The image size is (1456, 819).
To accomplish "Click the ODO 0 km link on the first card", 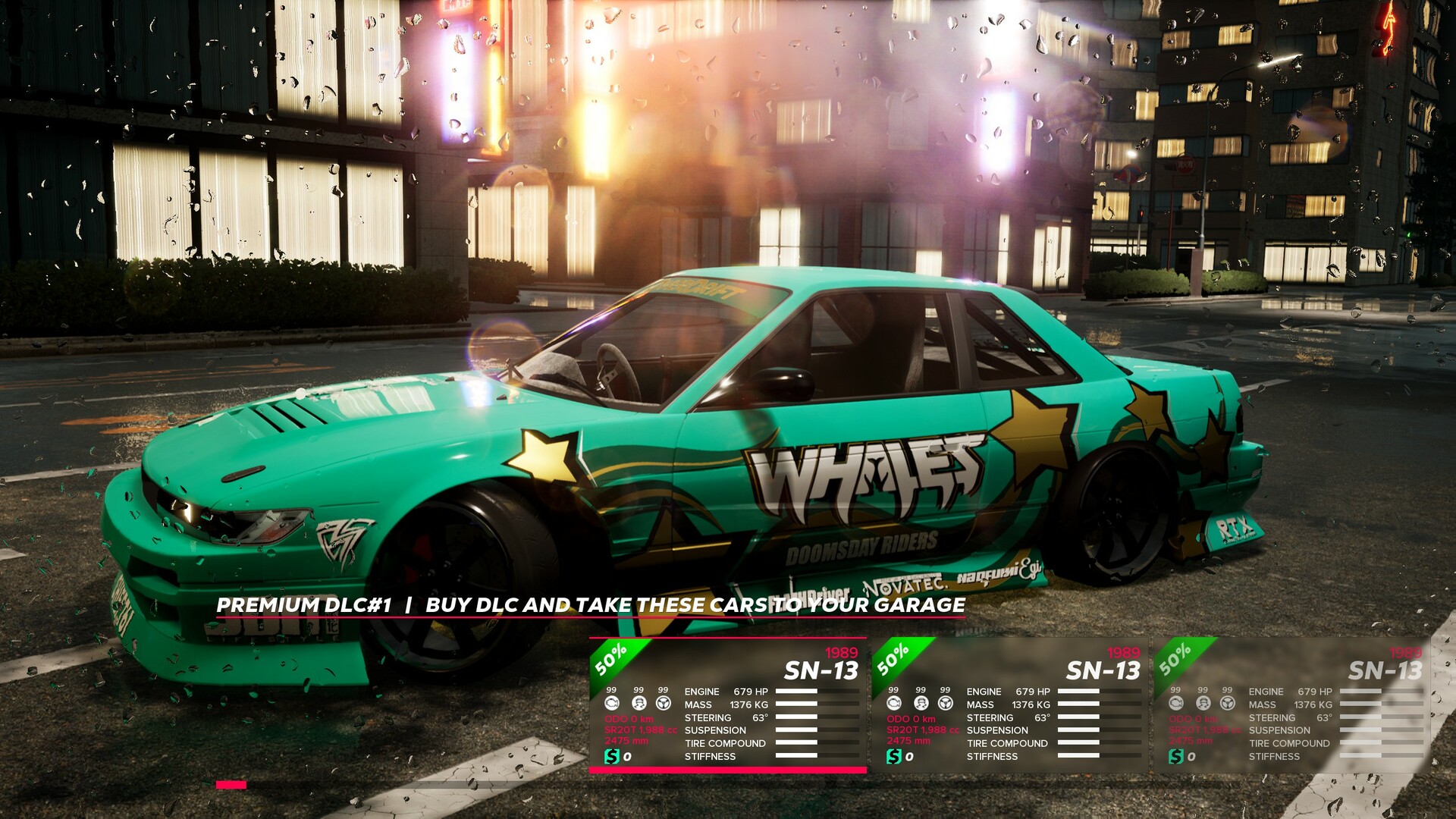I will [x=629, y=718].
